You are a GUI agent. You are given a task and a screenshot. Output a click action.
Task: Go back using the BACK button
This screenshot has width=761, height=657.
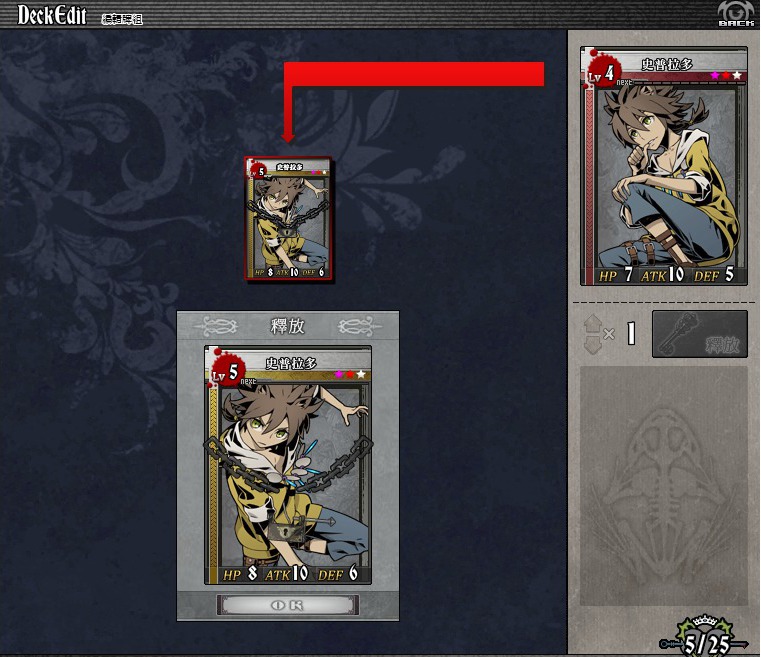(x=735, y=13)
